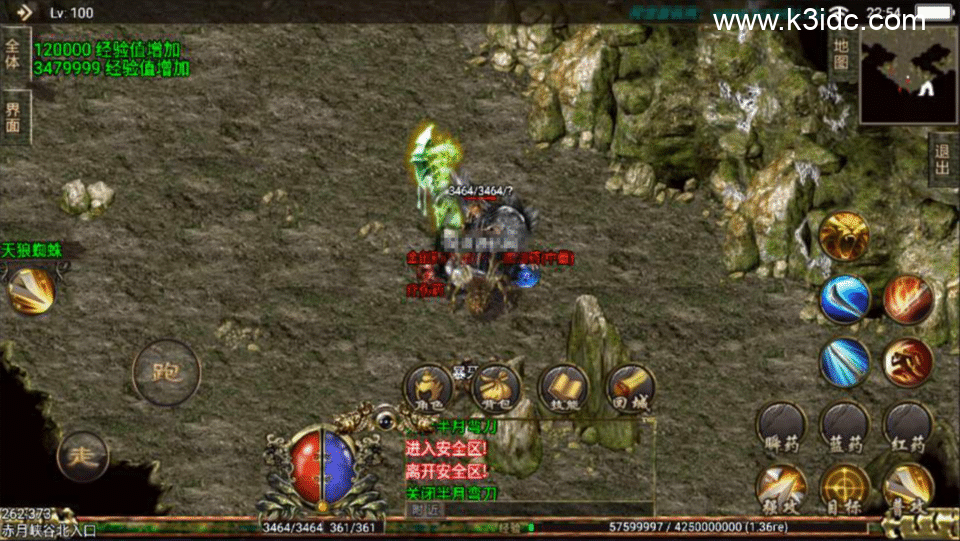The image size is (960, 541).
Task: Trigger the 强攻 forced attack button
Action: (x=781, y=490)
